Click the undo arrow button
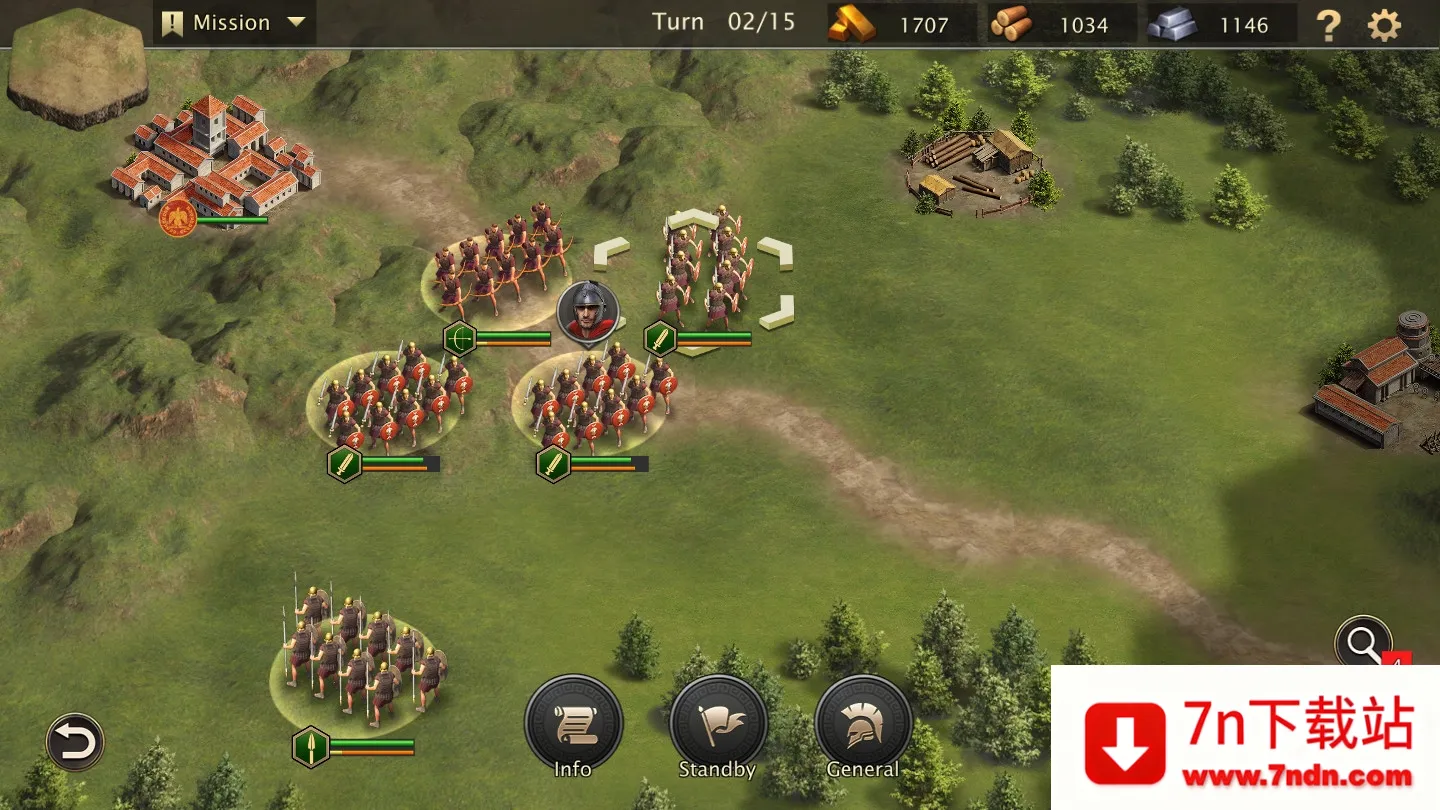The image size is (1440, 810). tap(75, 742)
